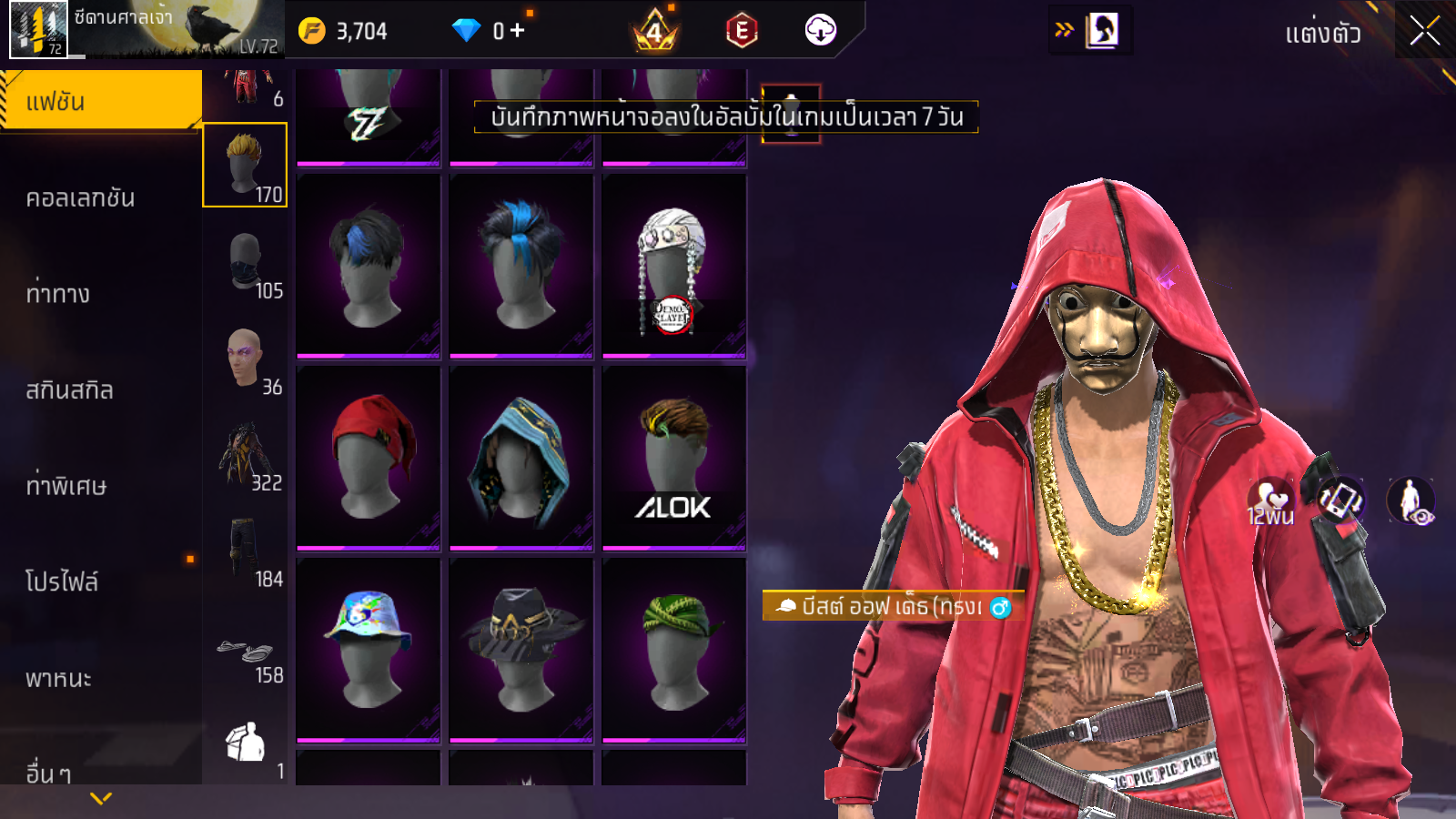The width and height of the screenshot is (1456, 819).
Task: Select the green bandana head item
Action: coord(674,649)
